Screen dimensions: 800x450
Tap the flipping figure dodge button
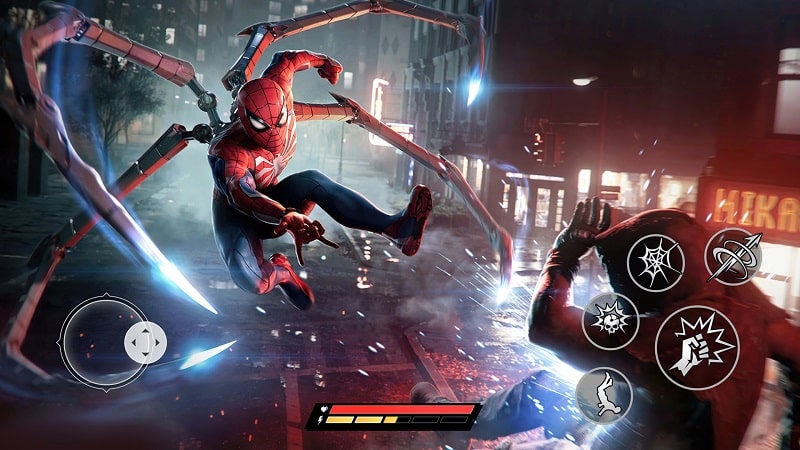pos(603,395)
